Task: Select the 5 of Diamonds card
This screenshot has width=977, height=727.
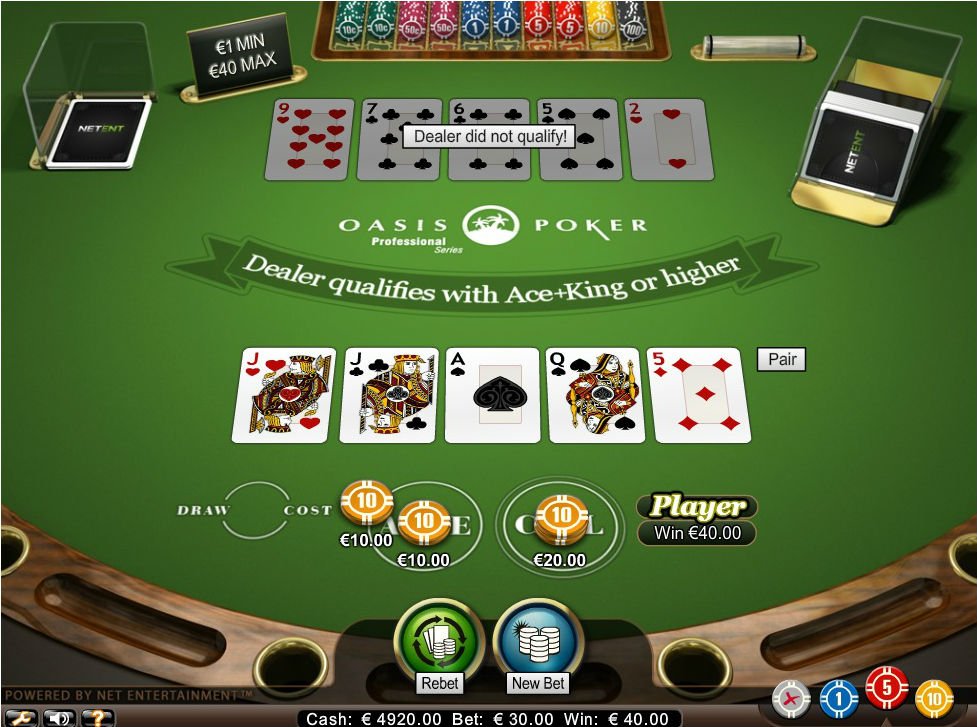Action: pos(700,395)
